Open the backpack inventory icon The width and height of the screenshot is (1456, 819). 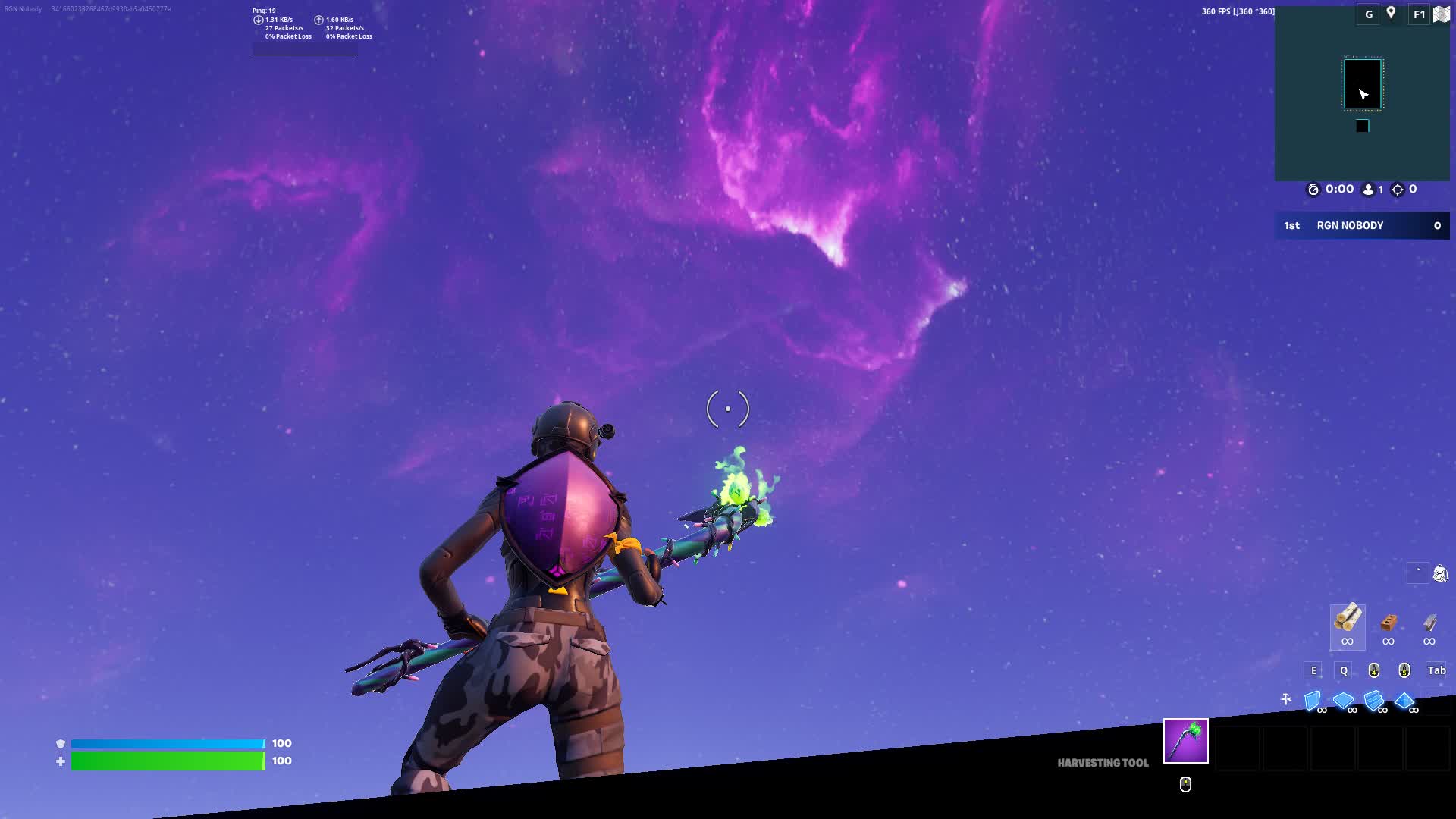pyautogui.click(x=1440, y=573)
